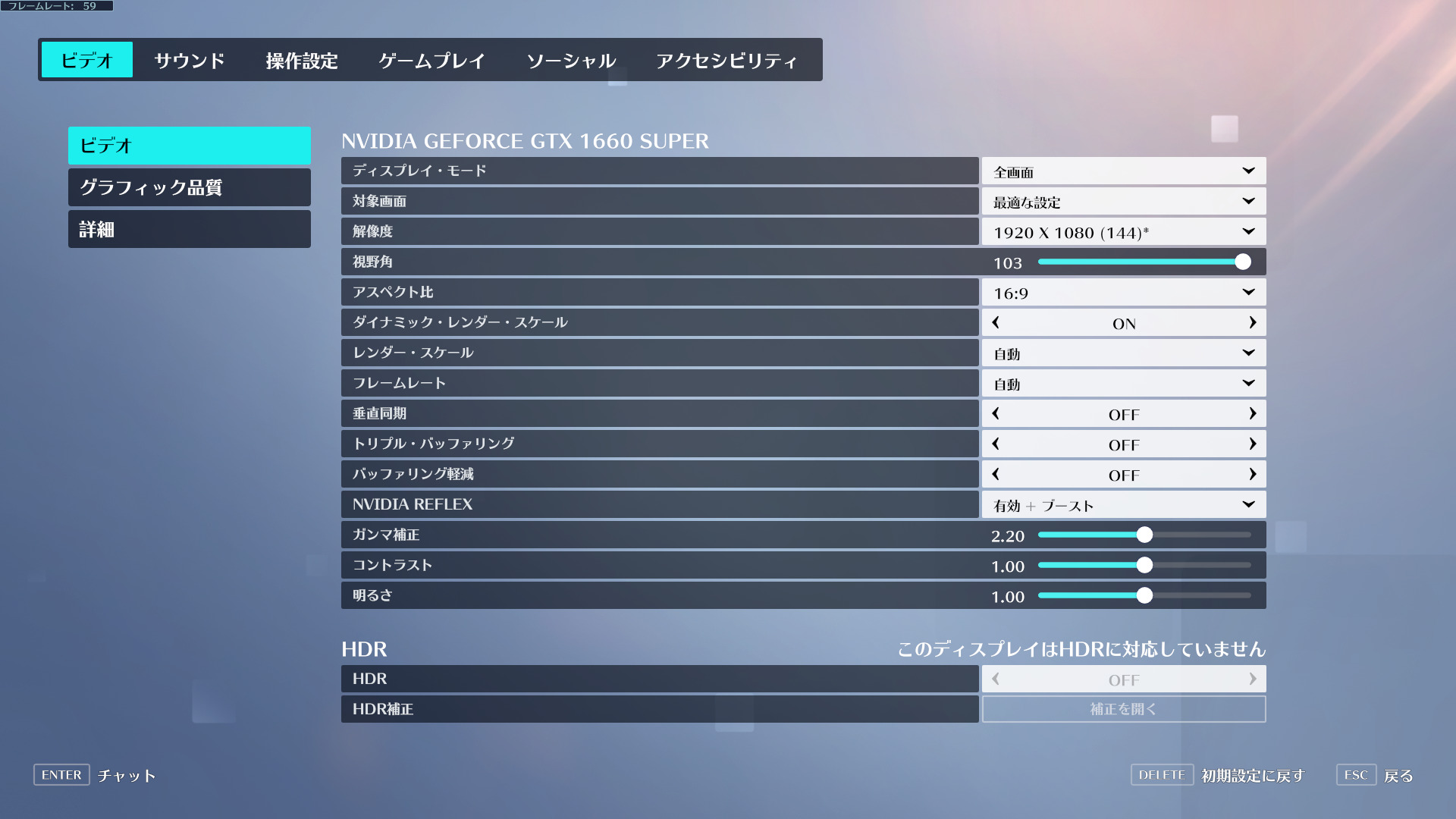Select 詳細 in the sidebar

(x=188, y=229)
